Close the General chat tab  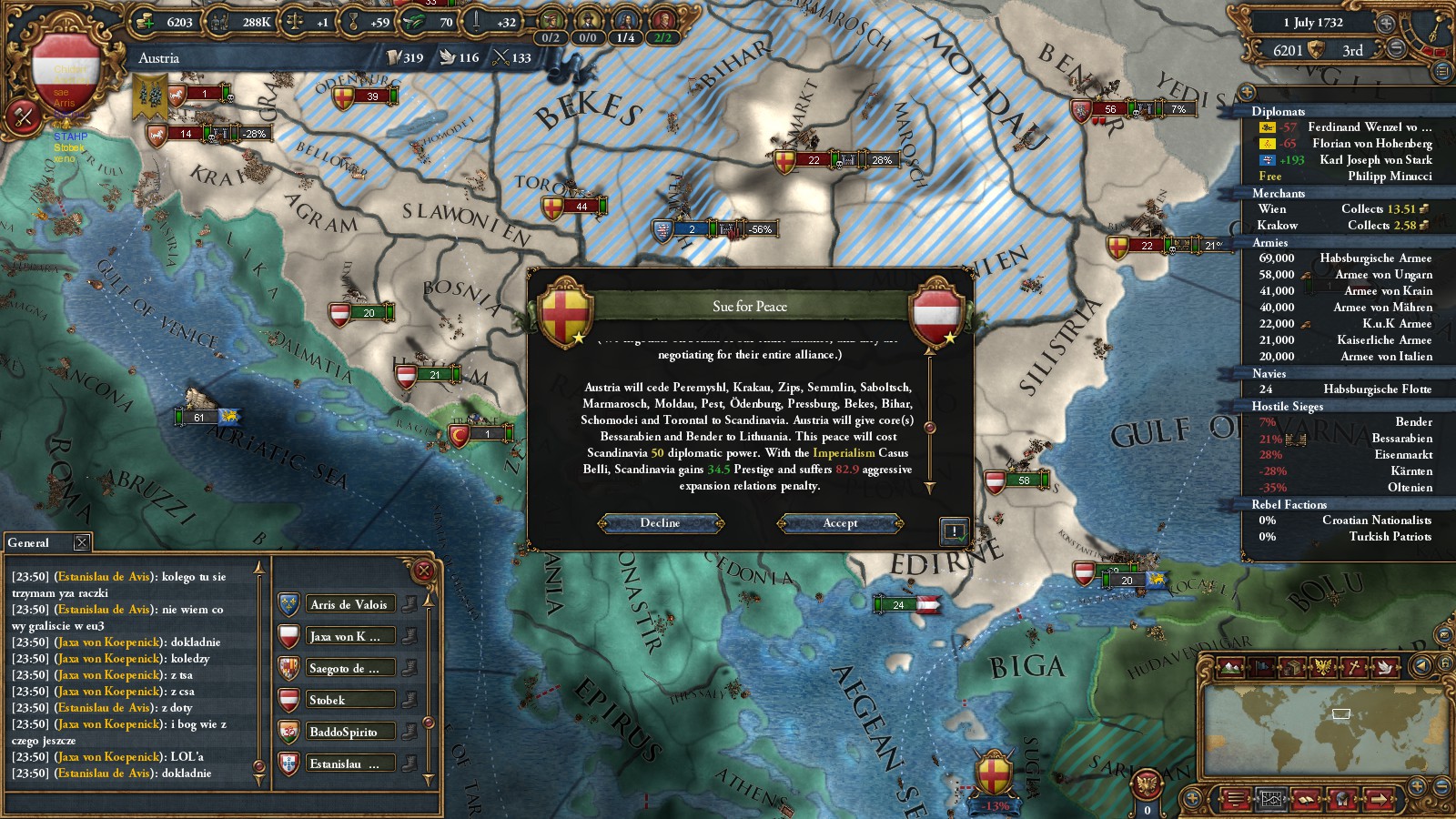pyautogui.click(x=82, y=542)
